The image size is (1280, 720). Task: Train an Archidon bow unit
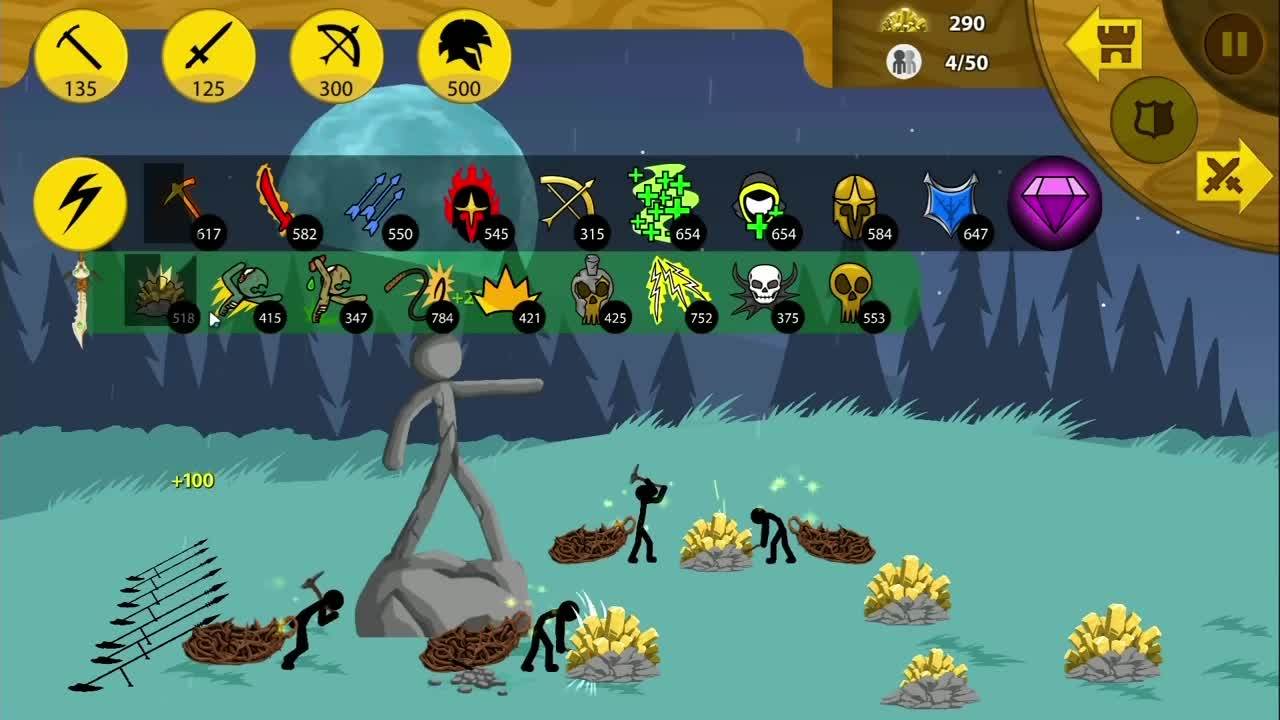336,56
